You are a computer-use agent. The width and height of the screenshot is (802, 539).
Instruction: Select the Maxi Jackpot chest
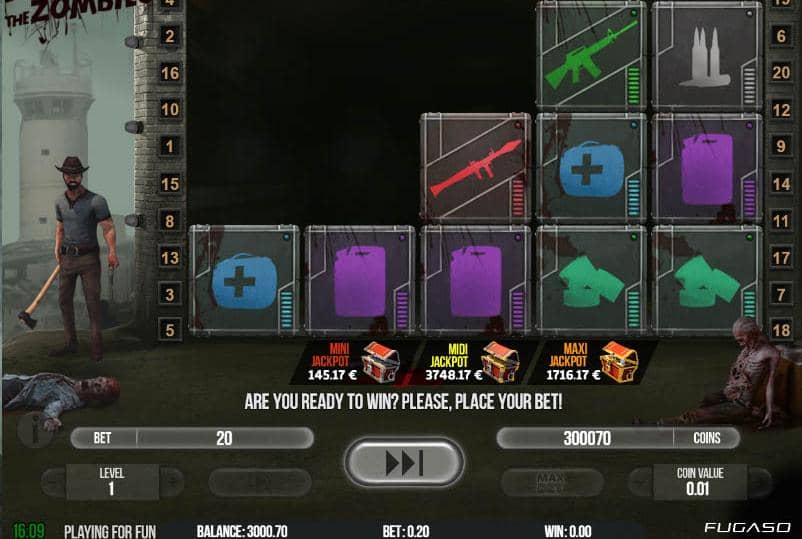click(619, 361)
